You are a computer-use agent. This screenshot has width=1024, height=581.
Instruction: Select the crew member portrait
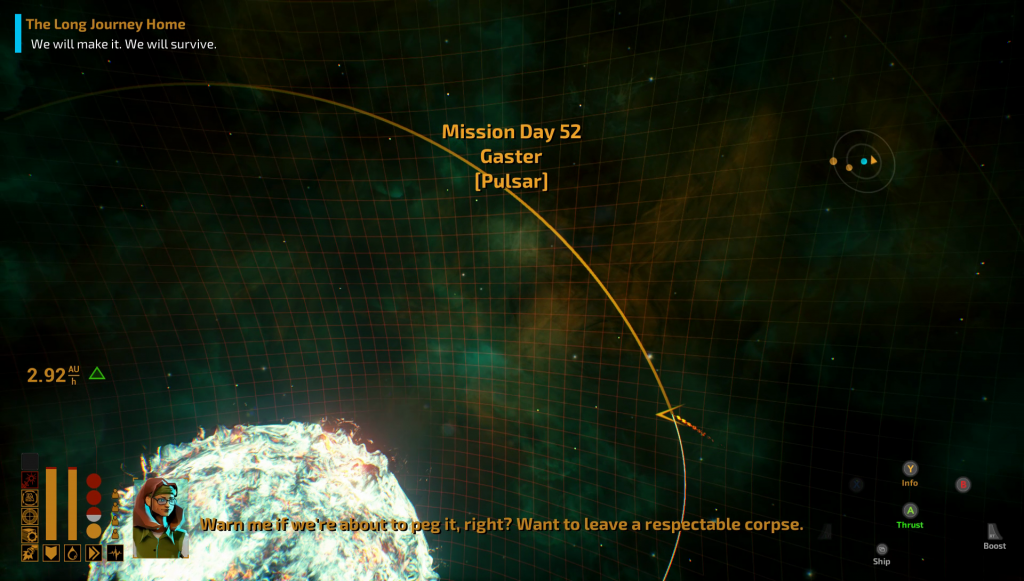[160, 517]
